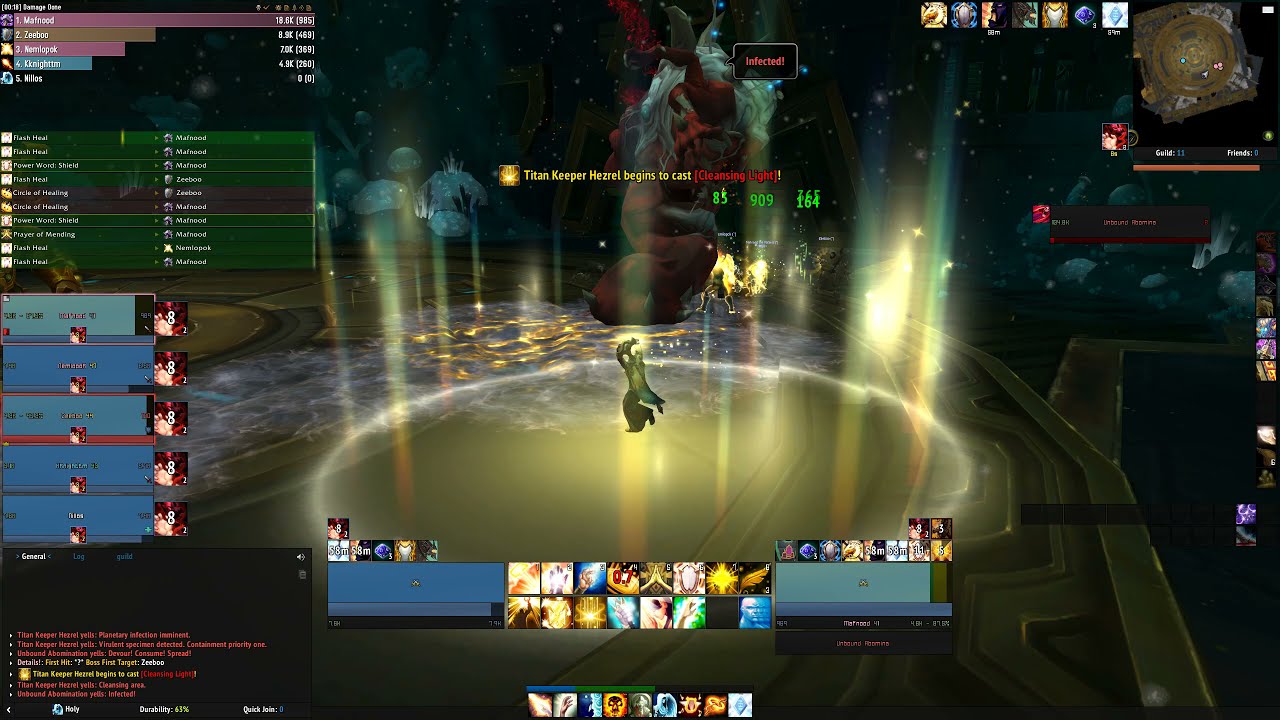Expand the Flash Heal entry in the heal log

157,138
